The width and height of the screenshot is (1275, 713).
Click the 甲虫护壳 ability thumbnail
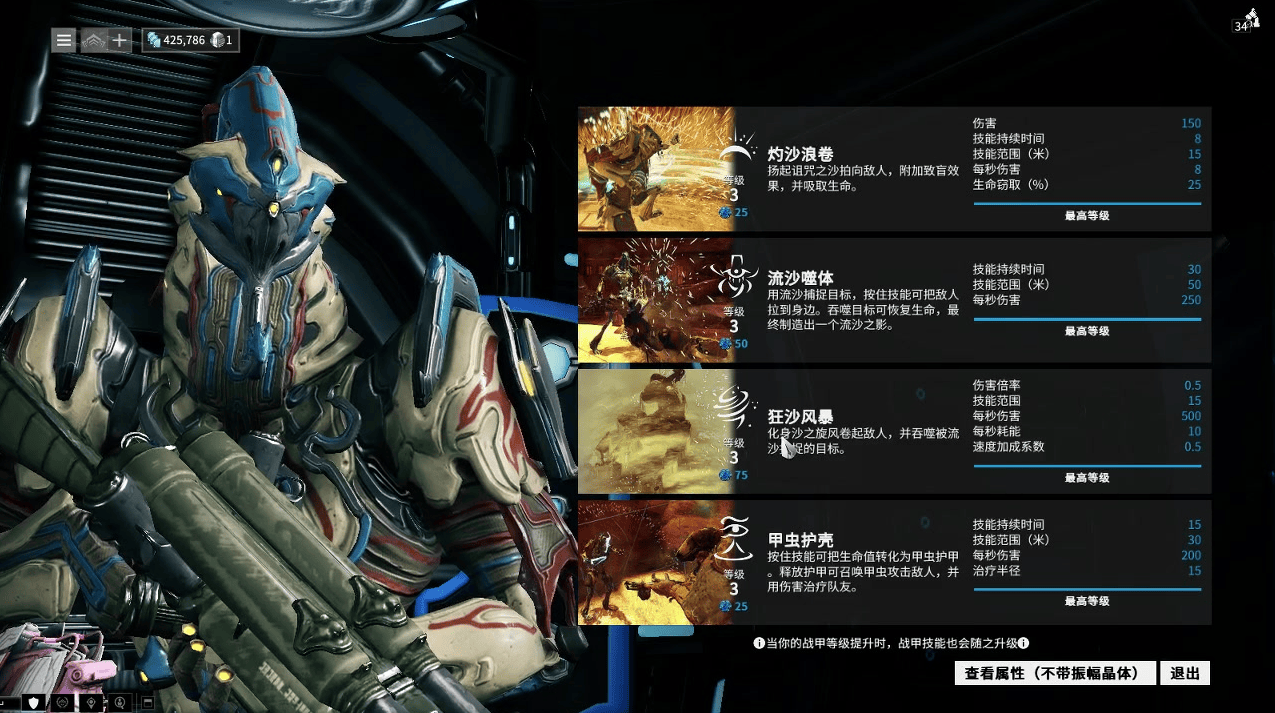656,562
